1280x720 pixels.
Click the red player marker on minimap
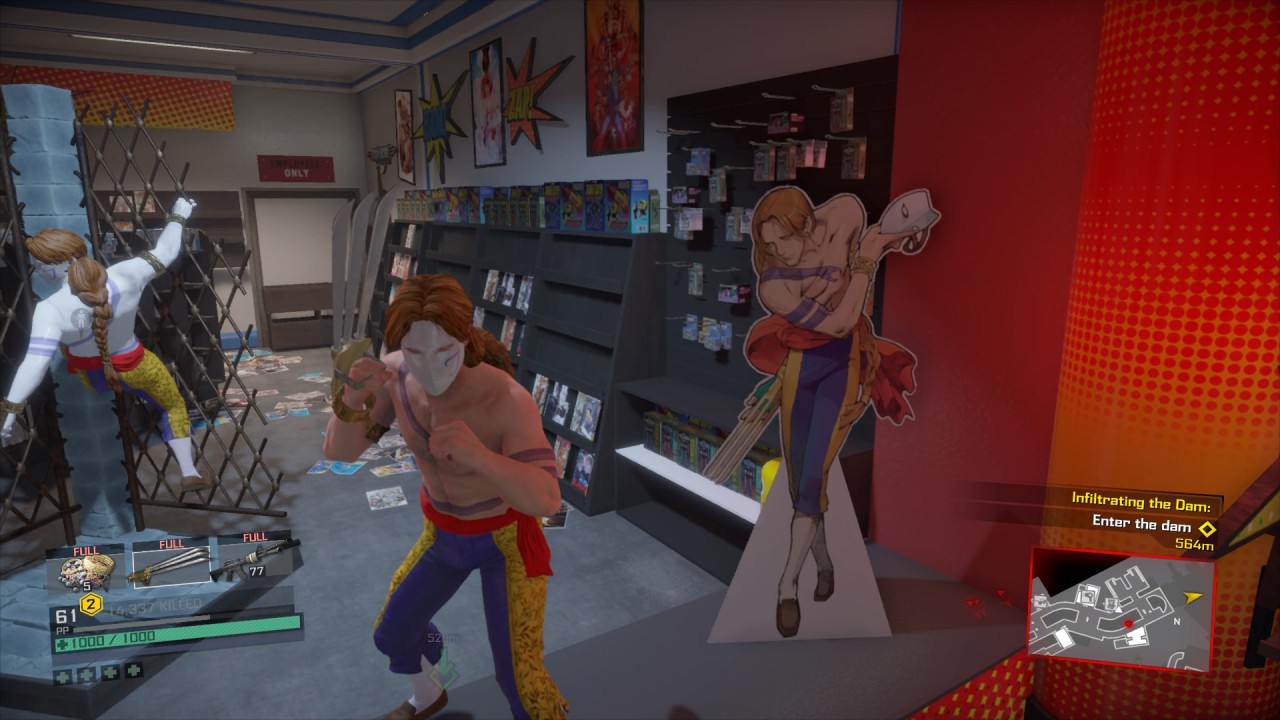(1129, 624)
